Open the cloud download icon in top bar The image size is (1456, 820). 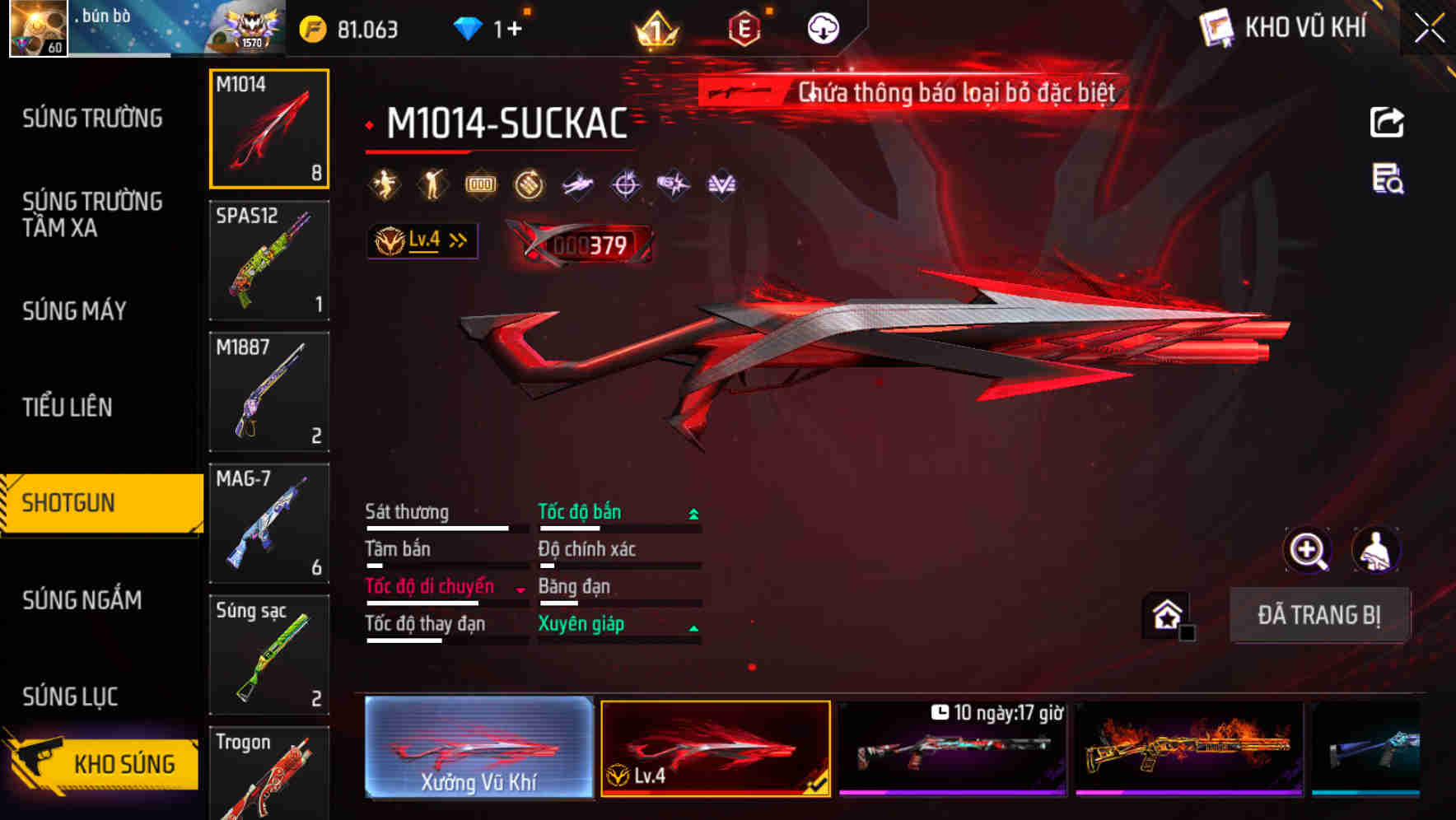pos(823,27)
